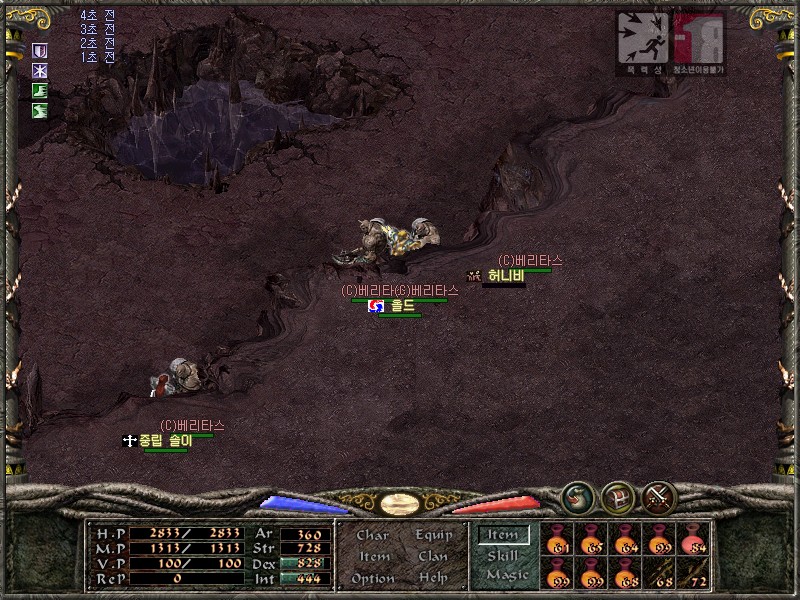Switch to the Magic quickslot tab

(506, 575)
